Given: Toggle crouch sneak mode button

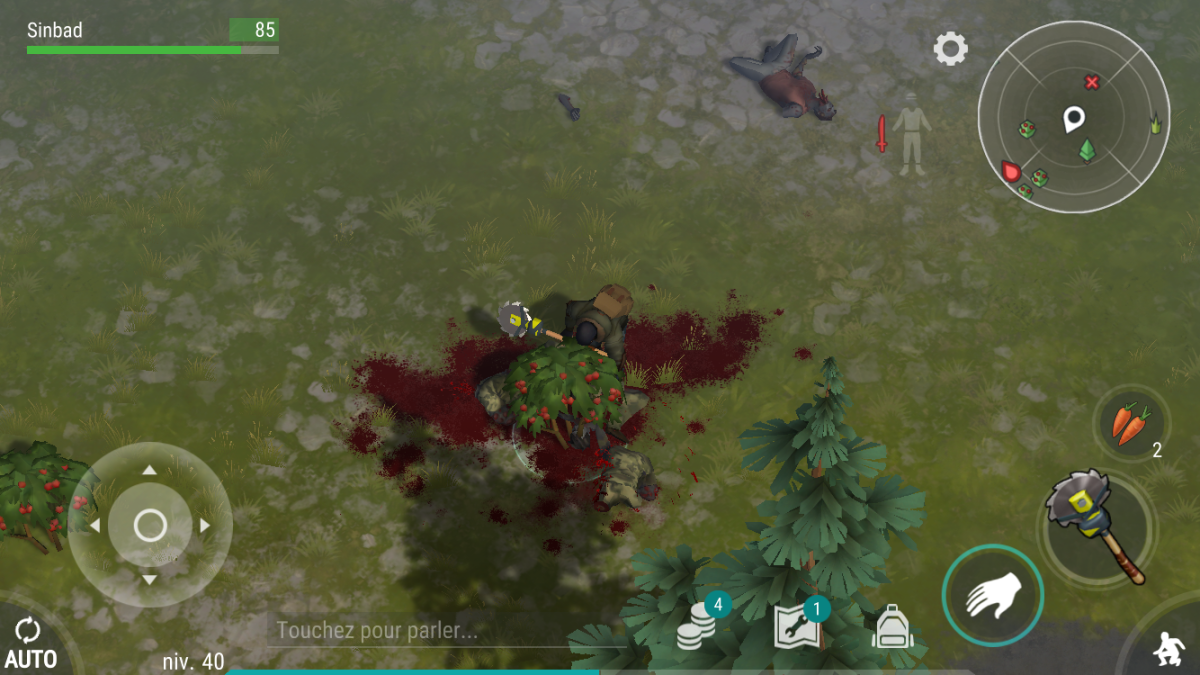Looking at the screenshot, I should click(1166, 648).
